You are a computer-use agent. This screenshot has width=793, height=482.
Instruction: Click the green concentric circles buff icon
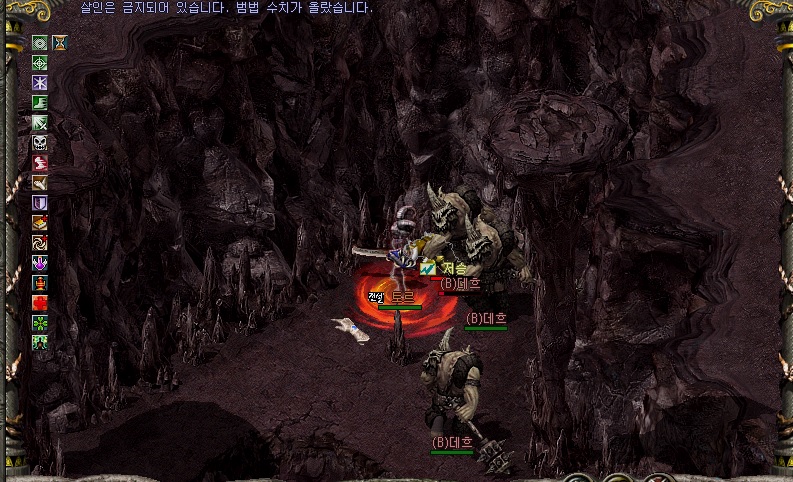40,43
